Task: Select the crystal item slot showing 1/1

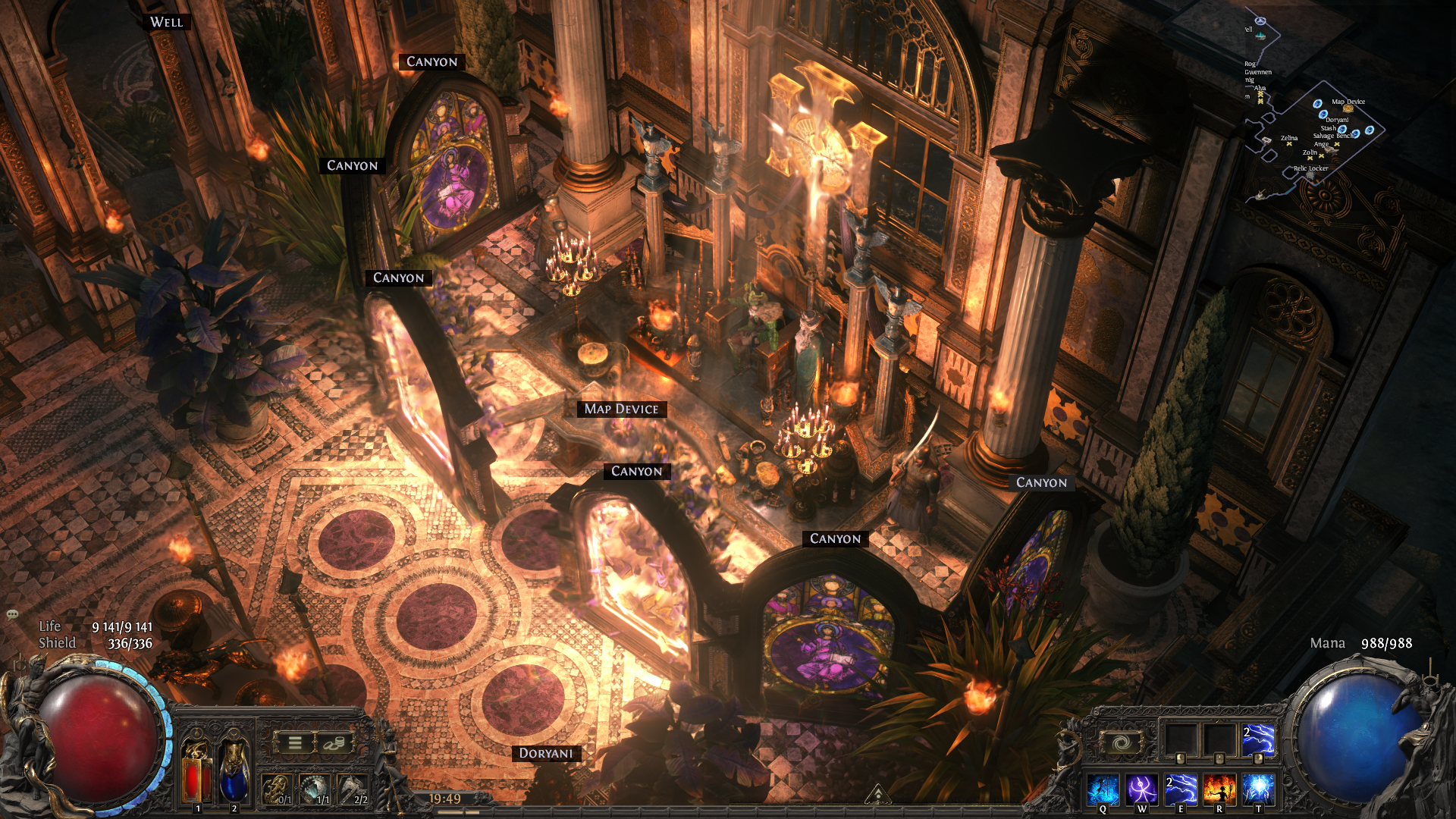Action: [x=315, y=789]
